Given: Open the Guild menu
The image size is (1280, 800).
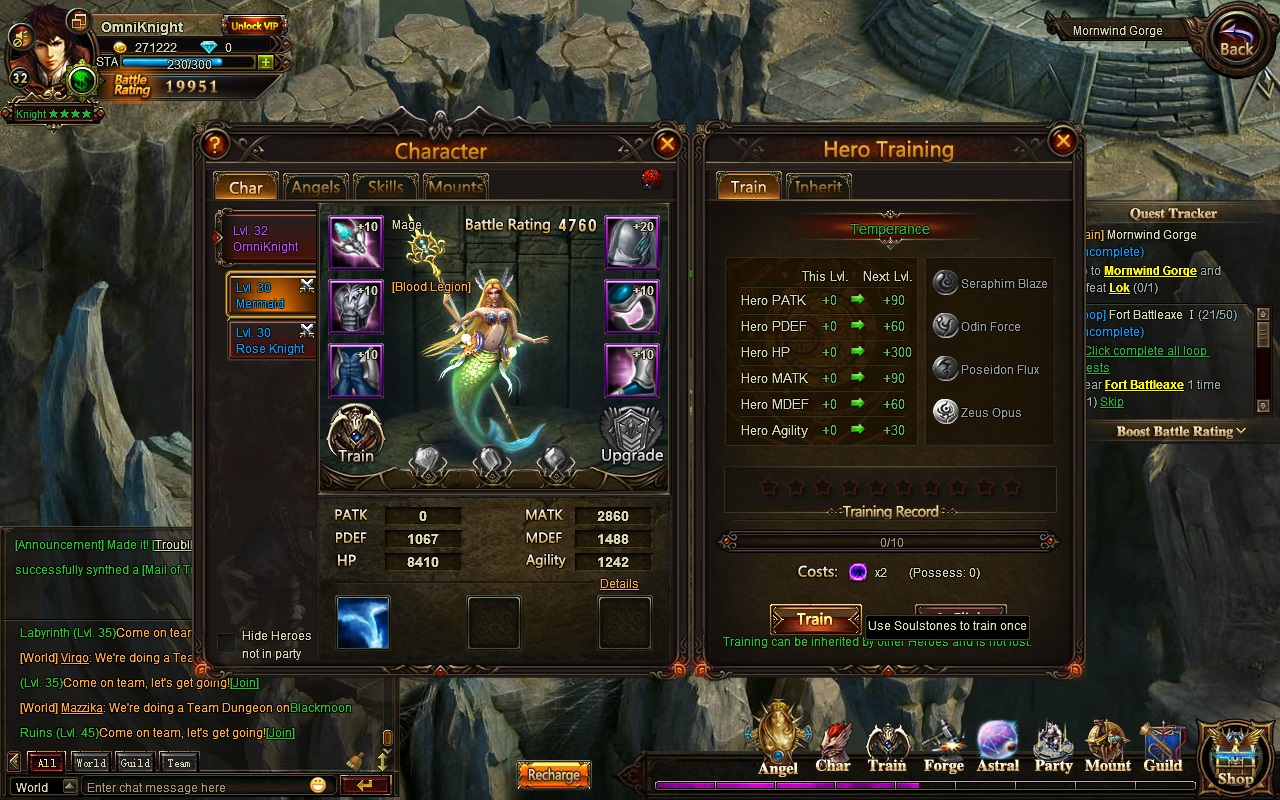Looking at the screenshot, I should (x=1162, y=748).
